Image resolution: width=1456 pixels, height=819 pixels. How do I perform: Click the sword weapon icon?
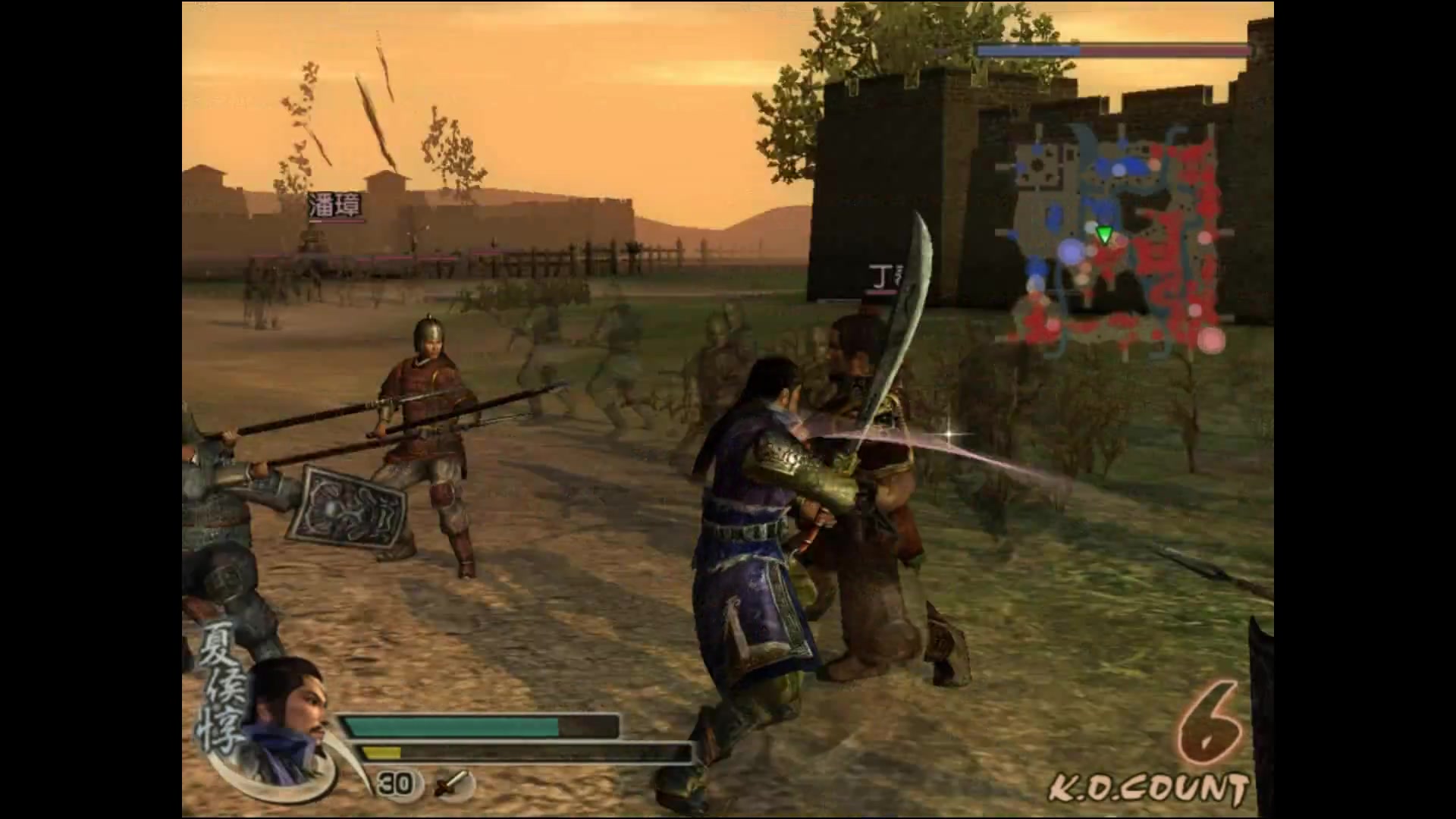(453, 783)
